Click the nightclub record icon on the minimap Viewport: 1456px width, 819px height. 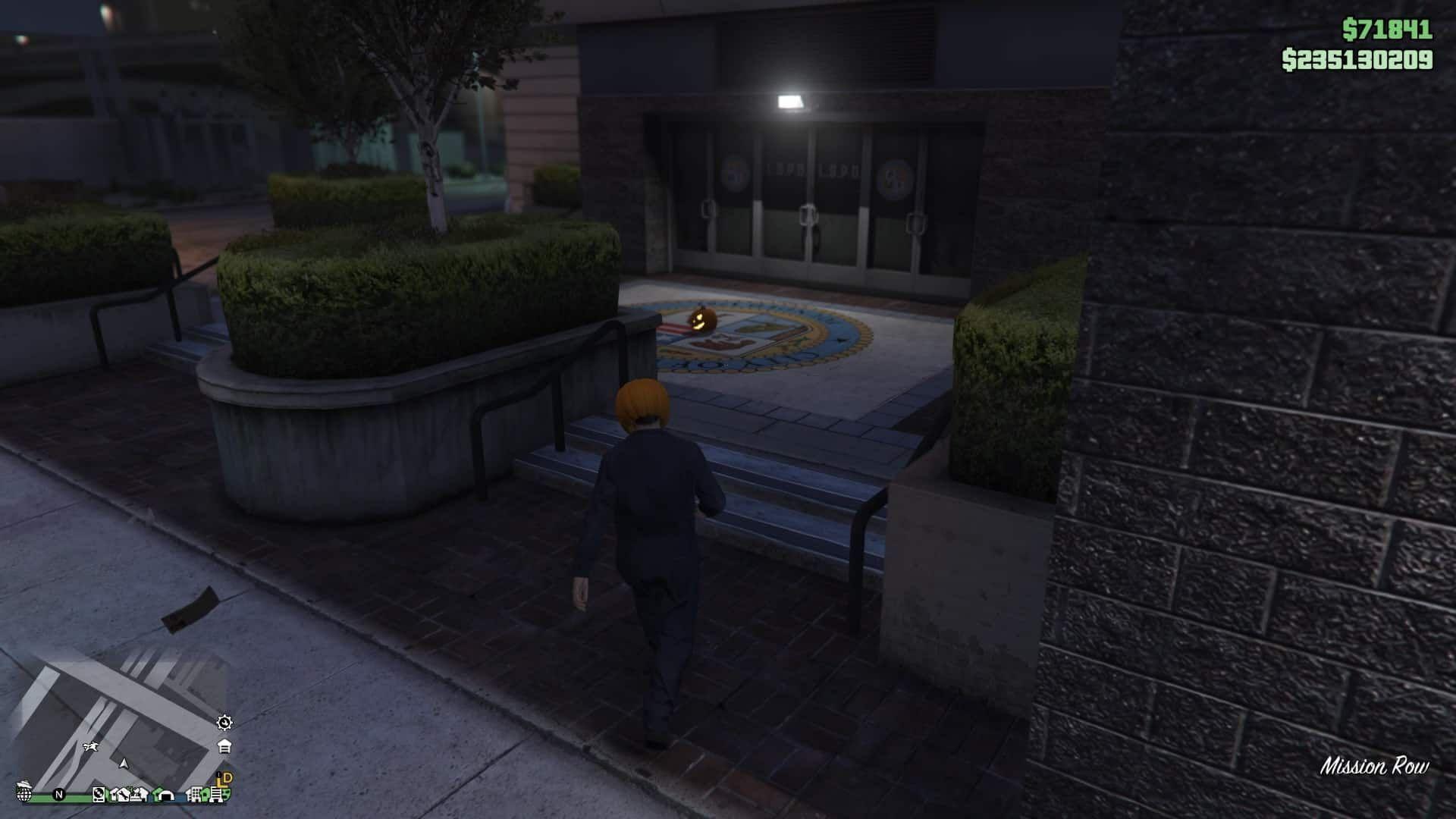coord(99,795)
